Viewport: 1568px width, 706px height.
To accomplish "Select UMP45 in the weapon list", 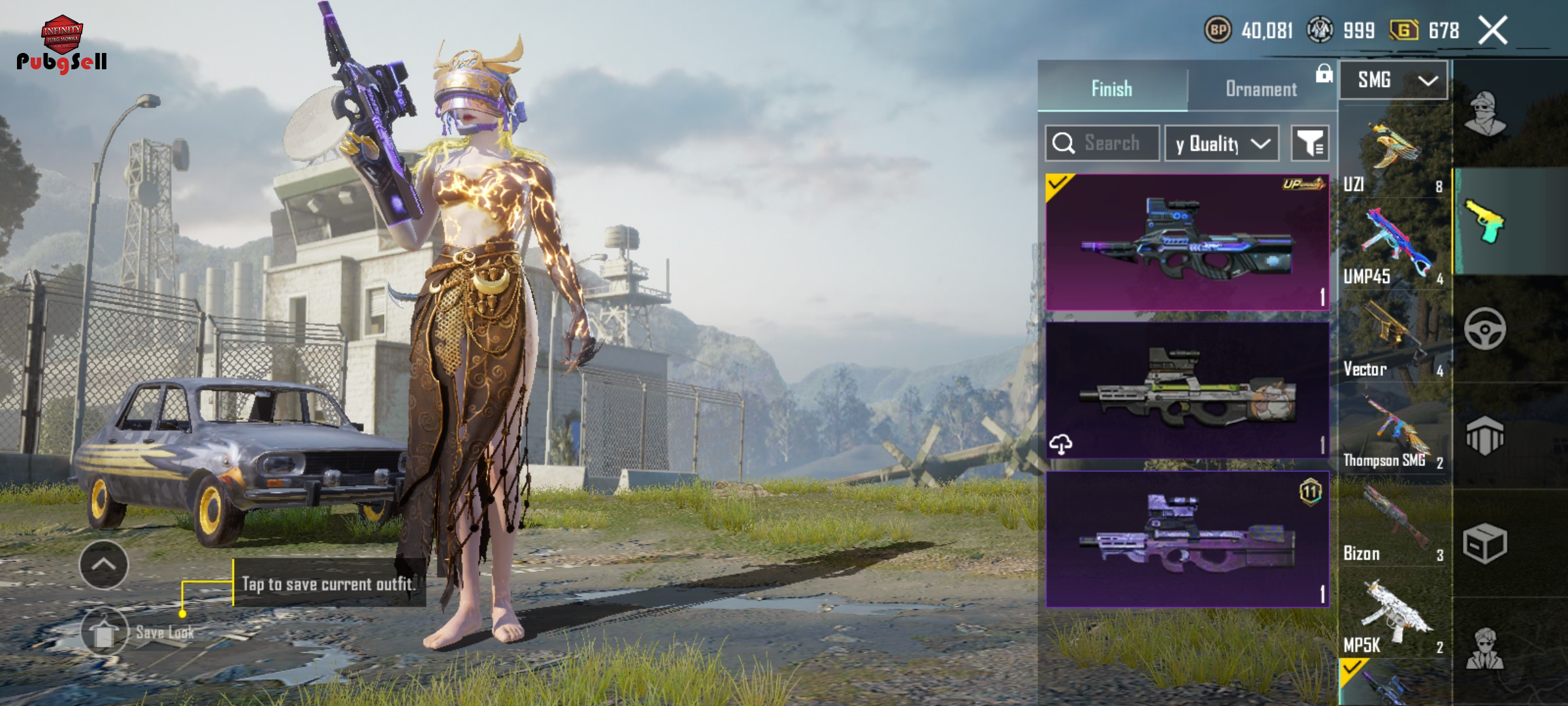I will [x=1394, y=249].
